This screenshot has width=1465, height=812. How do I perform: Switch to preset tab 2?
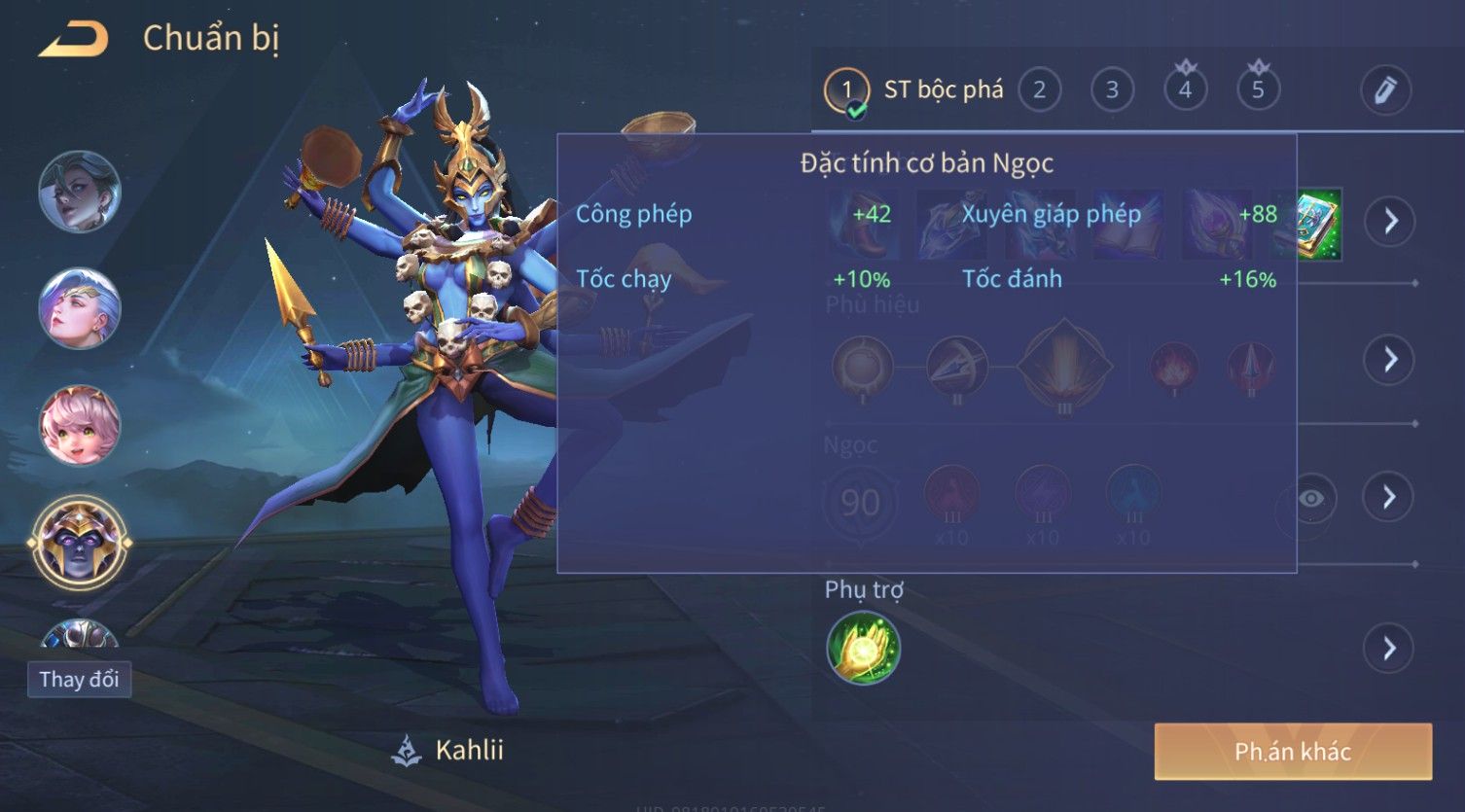click(x=1039, y=90)
